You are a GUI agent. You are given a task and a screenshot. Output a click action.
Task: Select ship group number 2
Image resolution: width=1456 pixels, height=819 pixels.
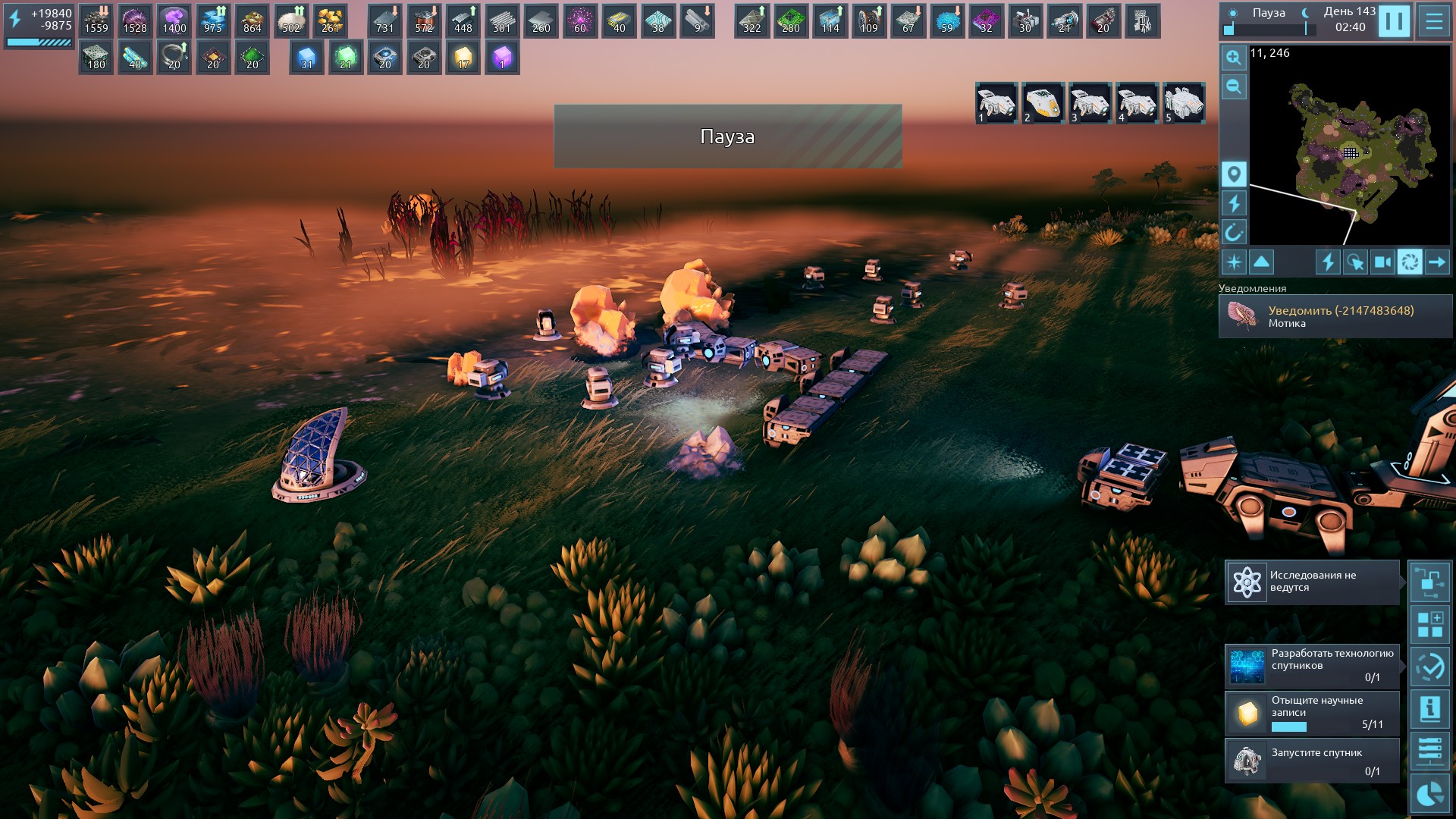[1043, 103]
